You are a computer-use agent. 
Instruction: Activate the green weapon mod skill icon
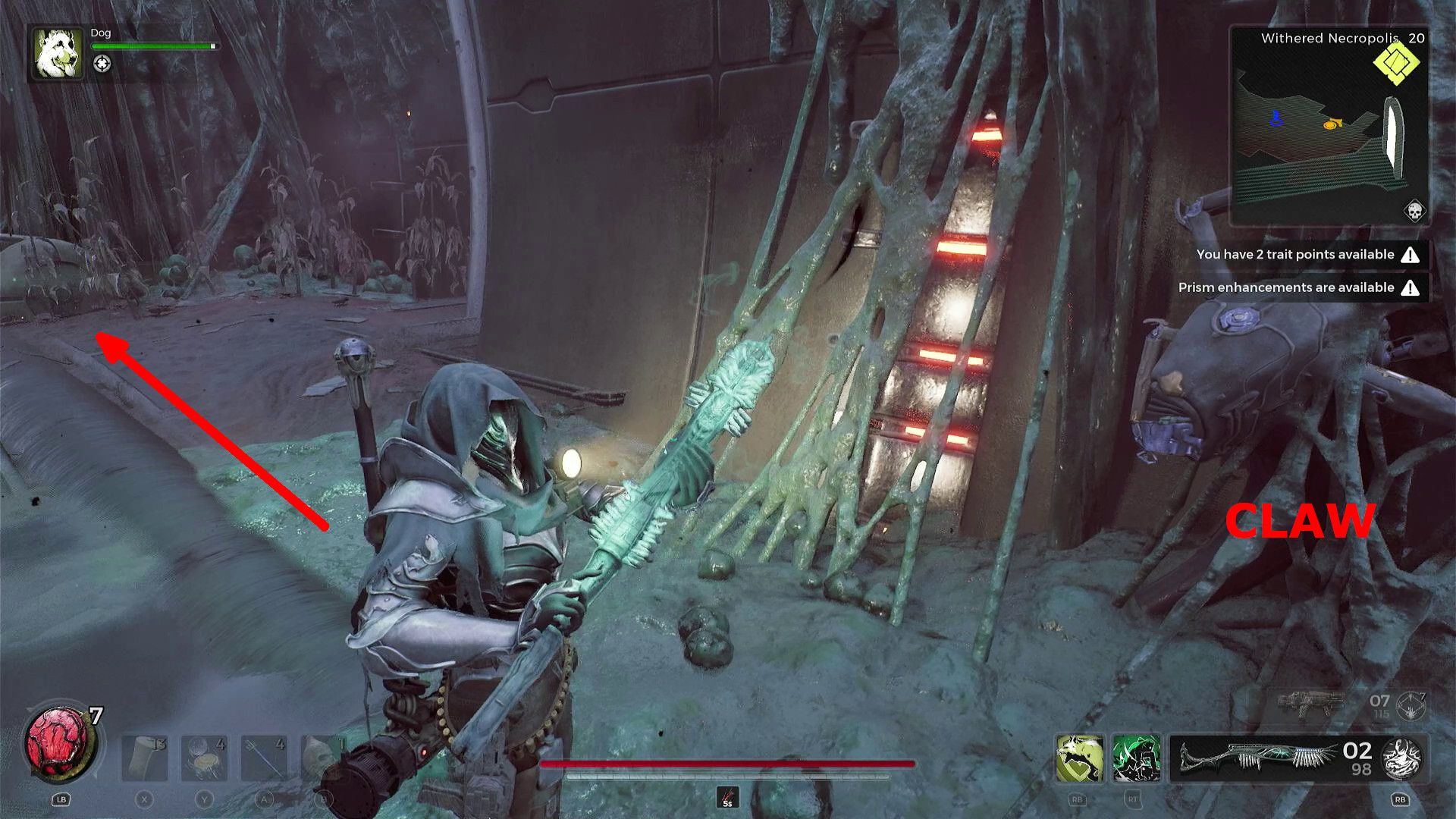pos(1136,758)
